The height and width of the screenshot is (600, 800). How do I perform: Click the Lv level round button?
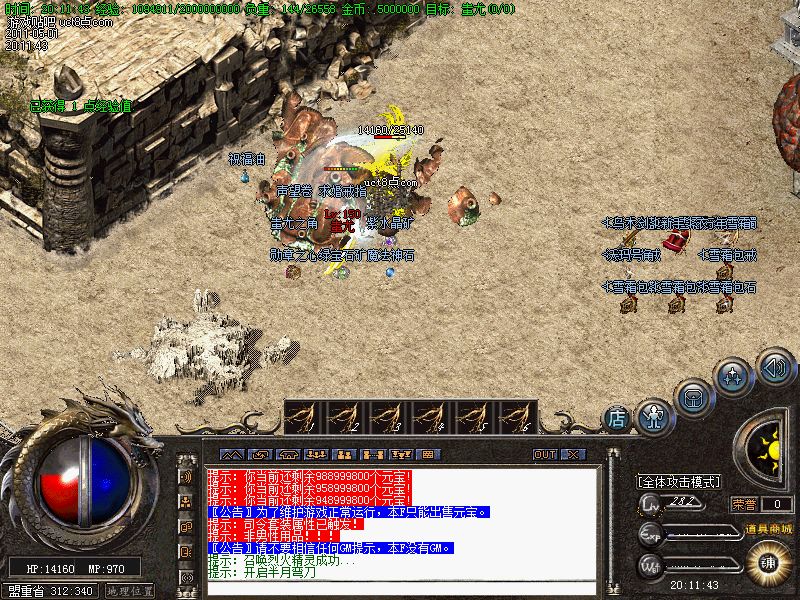651,503
